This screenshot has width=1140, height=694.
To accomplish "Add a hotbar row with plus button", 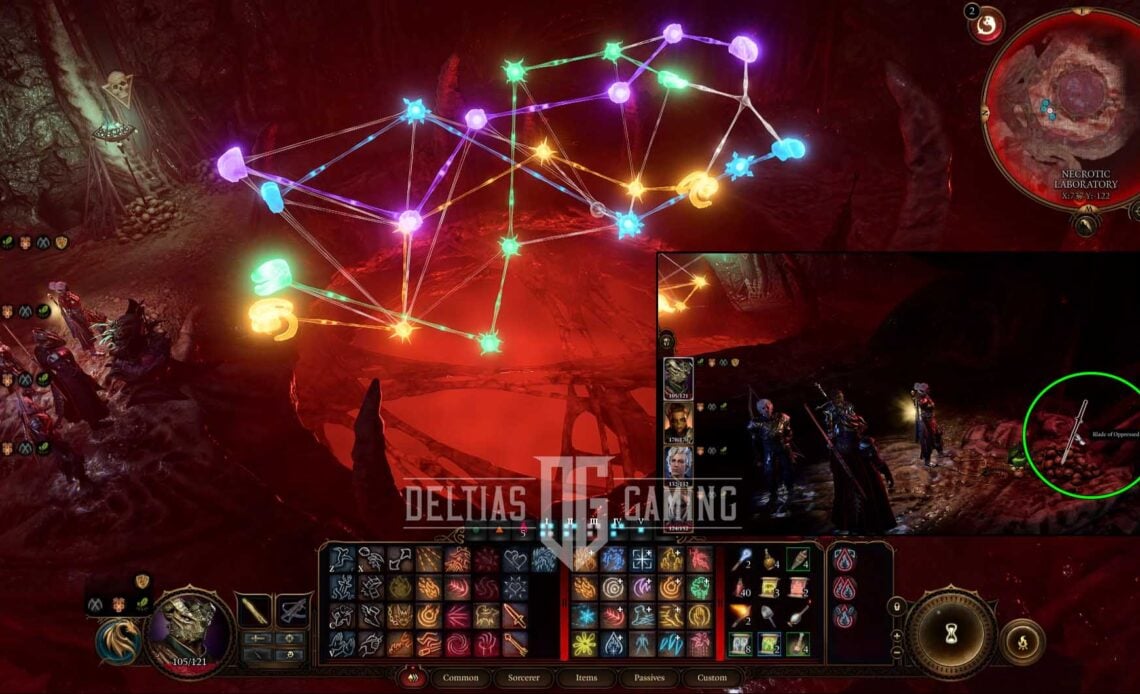I will [895, 634].
